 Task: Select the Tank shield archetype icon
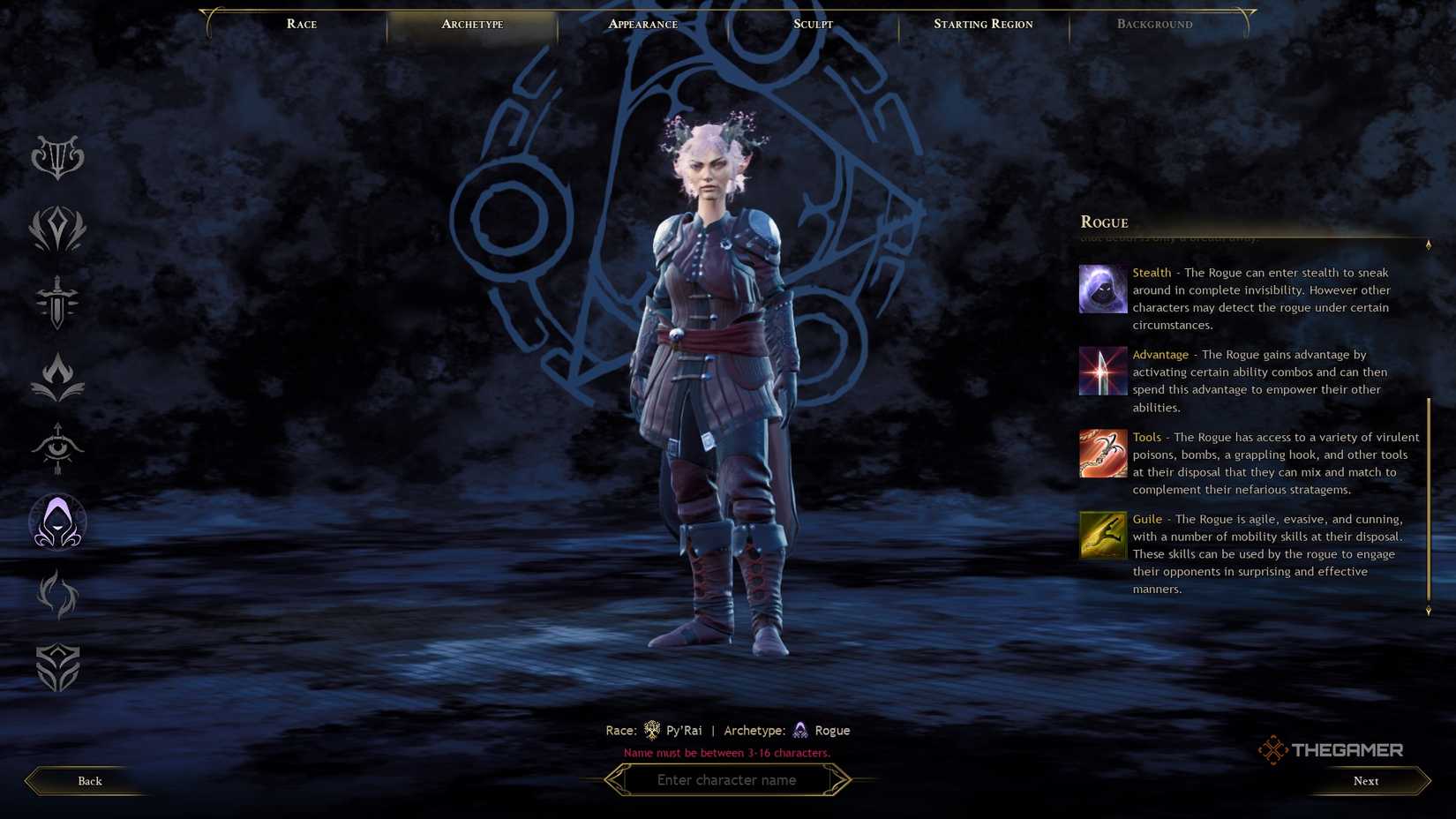coord(58,668)
